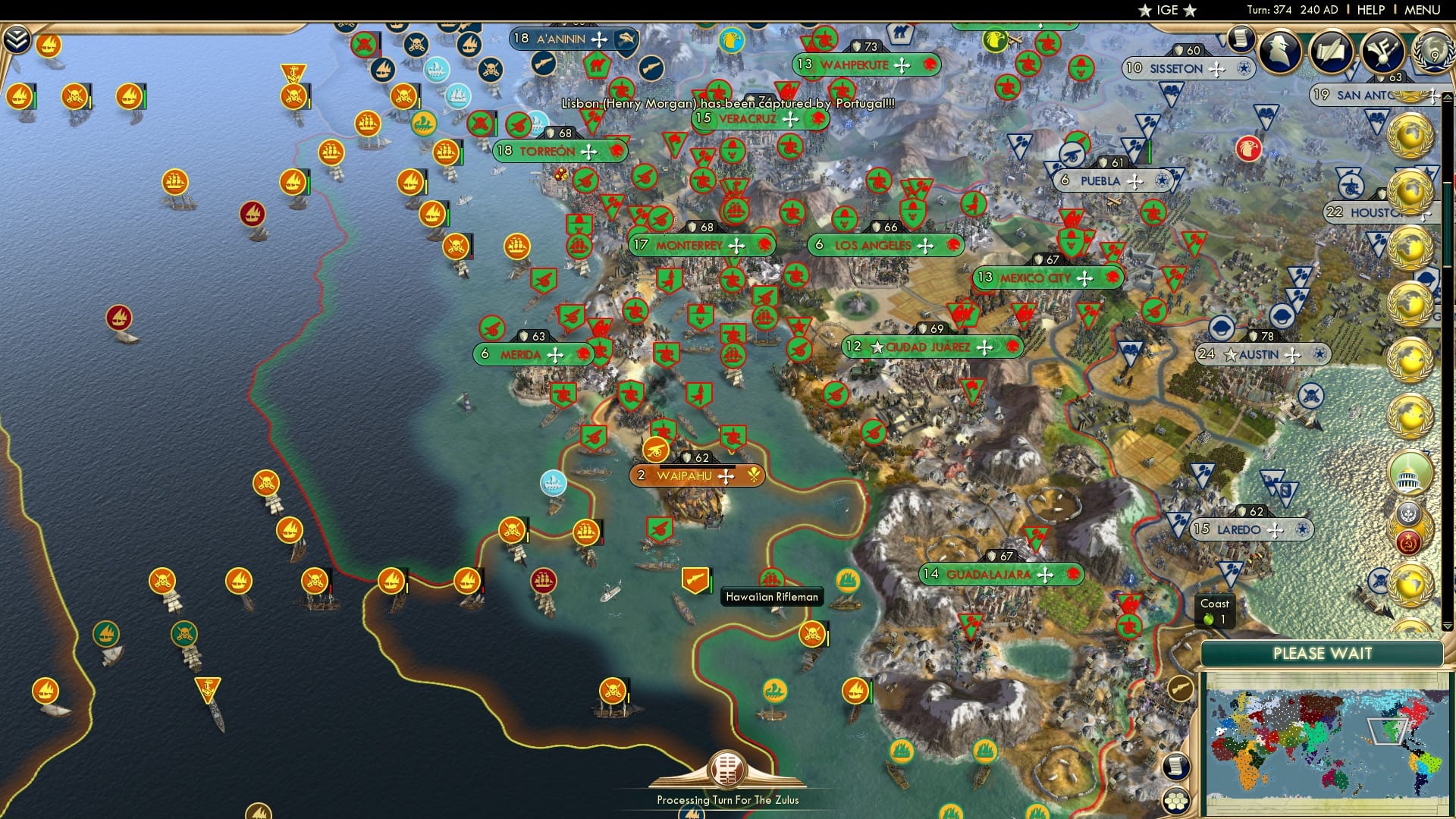The height and width of the screenshot is (819, 1456).
Task: Open the MENU from the top bar
Action: [1423, 9]
